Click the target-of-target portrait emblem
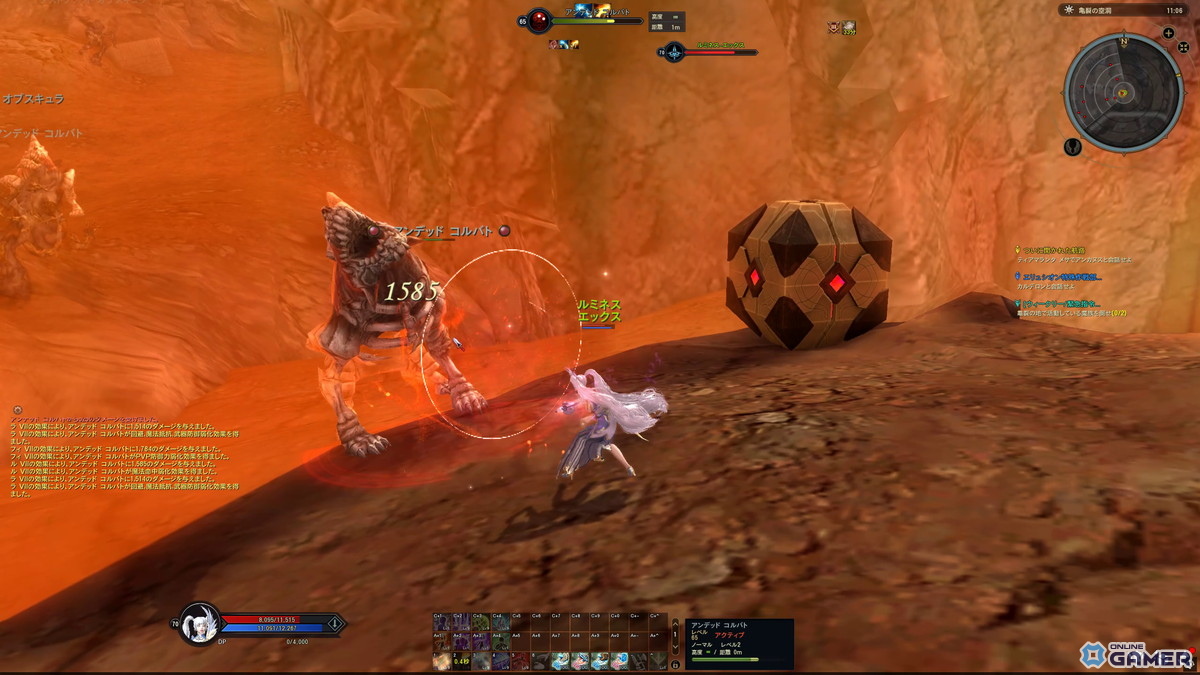Viewport: 1200px width, 675px height. (x=674, y=52)
